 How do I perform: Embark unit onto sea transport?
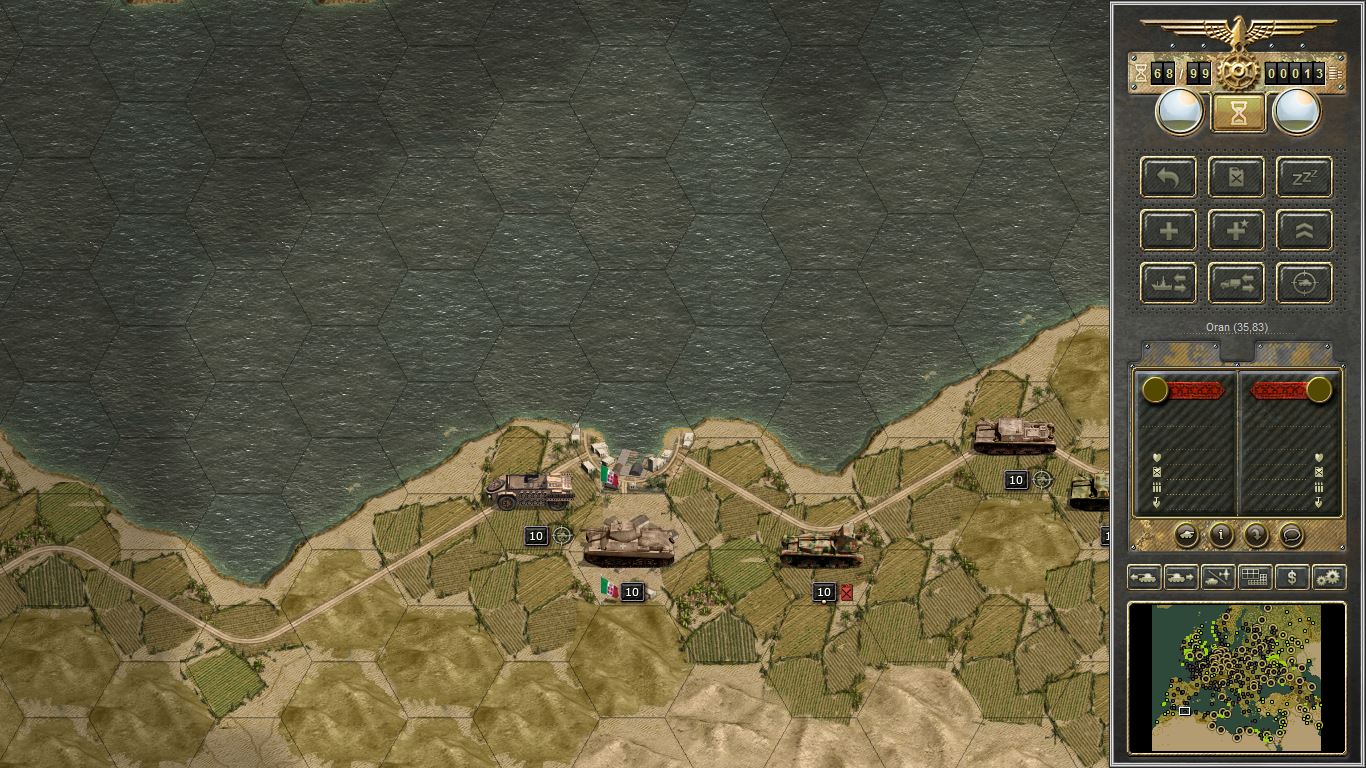(x=1168, y=282)
